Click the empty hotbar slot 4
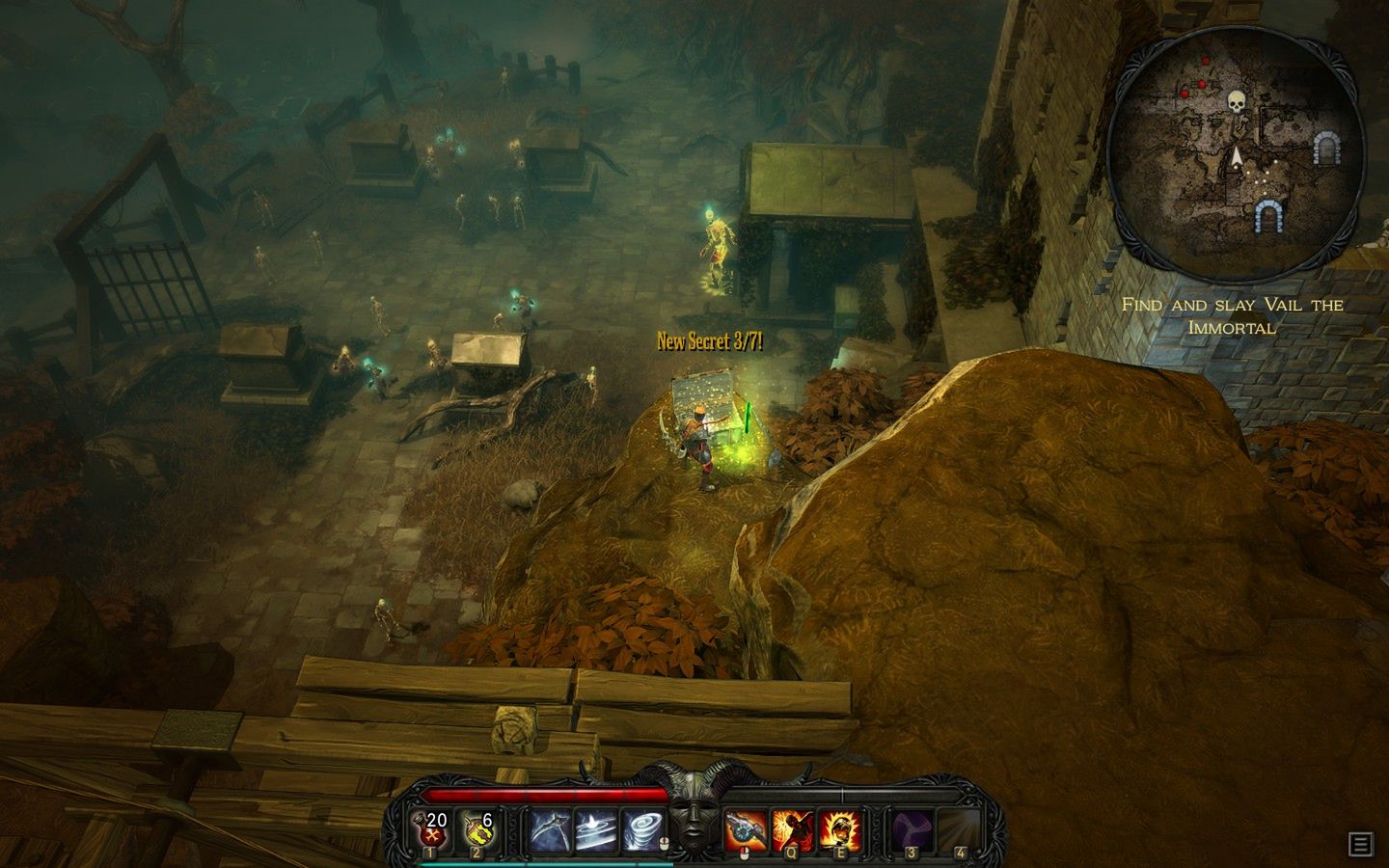This screenshot has width=1389, height=868. tap(958, 826)
